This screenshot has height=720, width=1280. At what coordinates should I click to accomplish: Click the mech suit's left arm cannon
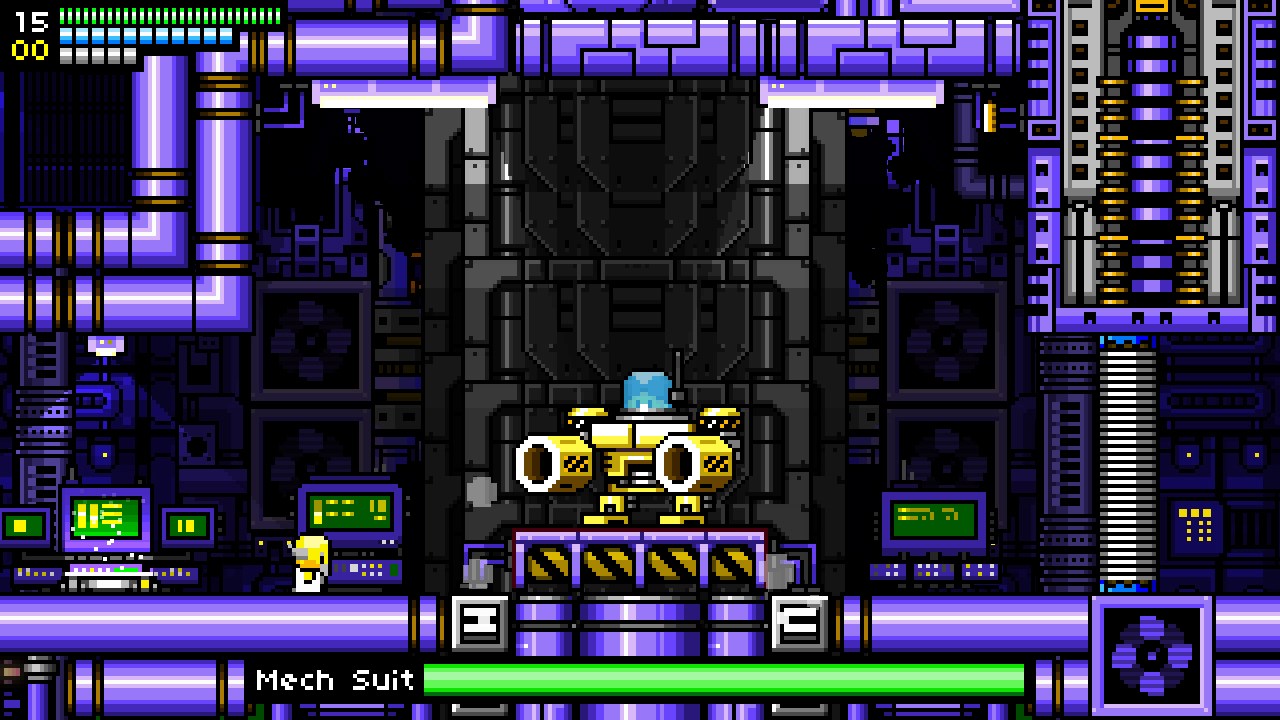coord(545,463)
